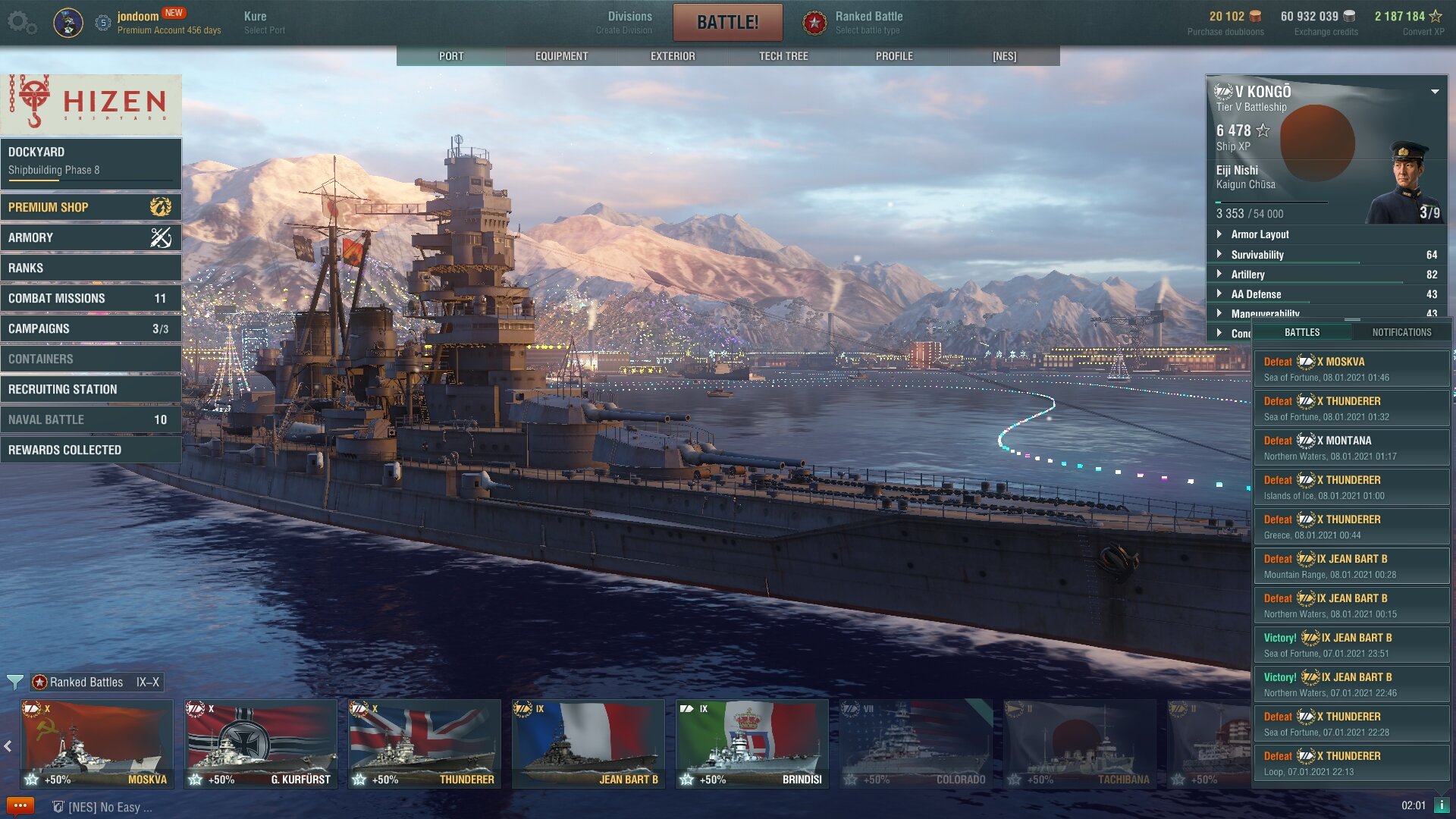The width and height of the screenshot is (1456, 819).
Task: Switch to the Equipment tab
Action: pos(561,56)
